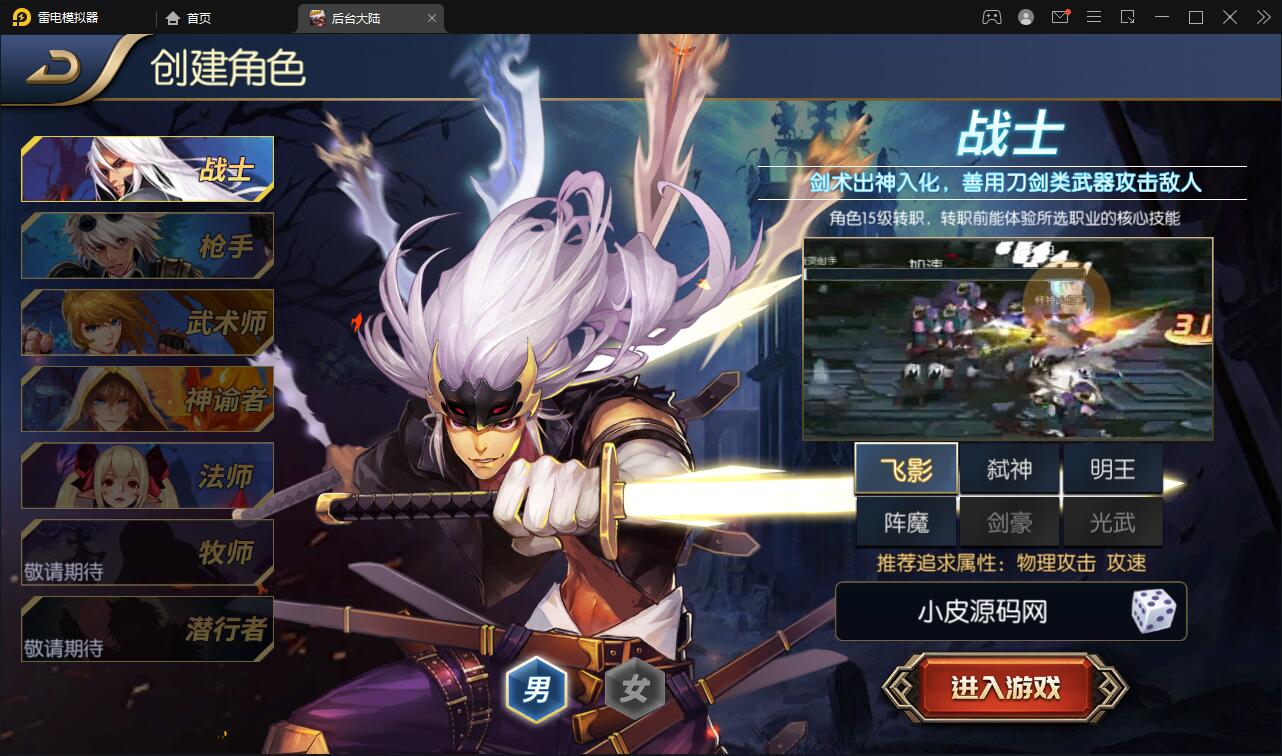
Task: Expand the sidebar with the double-arrow chevron
Action: tap(1262, 17)
